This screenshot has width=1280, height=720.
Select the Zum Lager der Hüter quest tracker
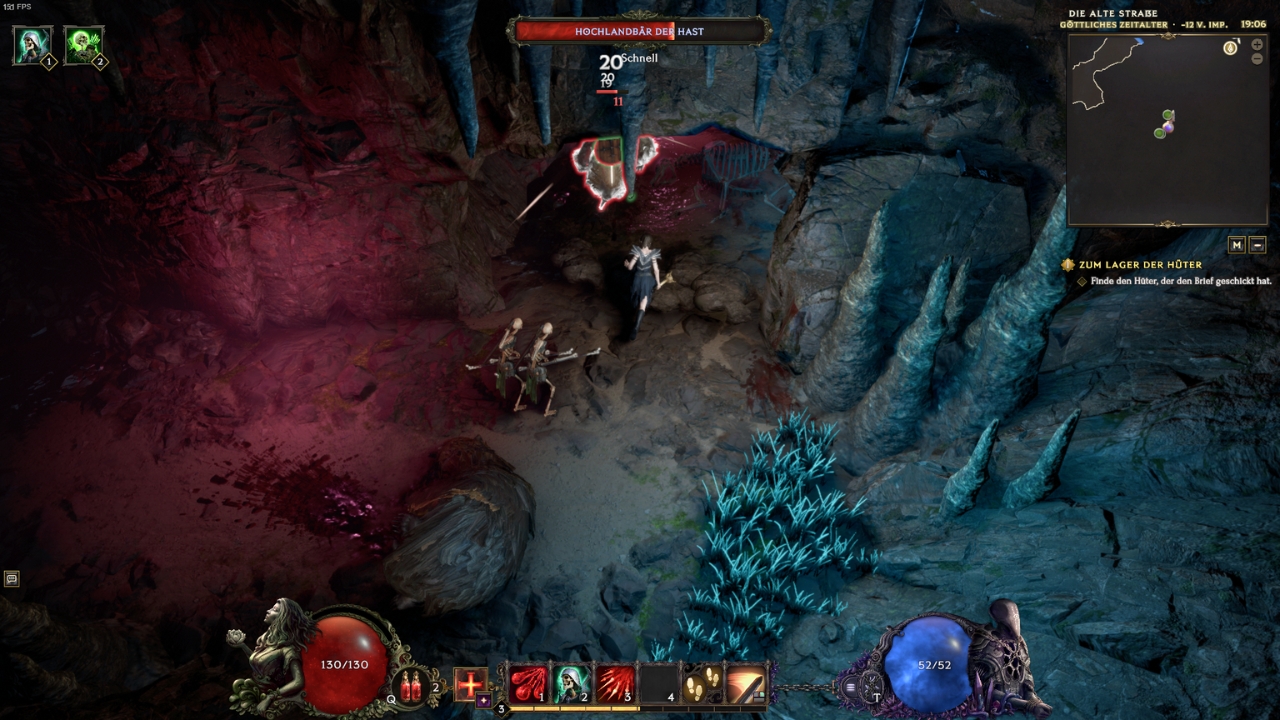coord(1139,265)
